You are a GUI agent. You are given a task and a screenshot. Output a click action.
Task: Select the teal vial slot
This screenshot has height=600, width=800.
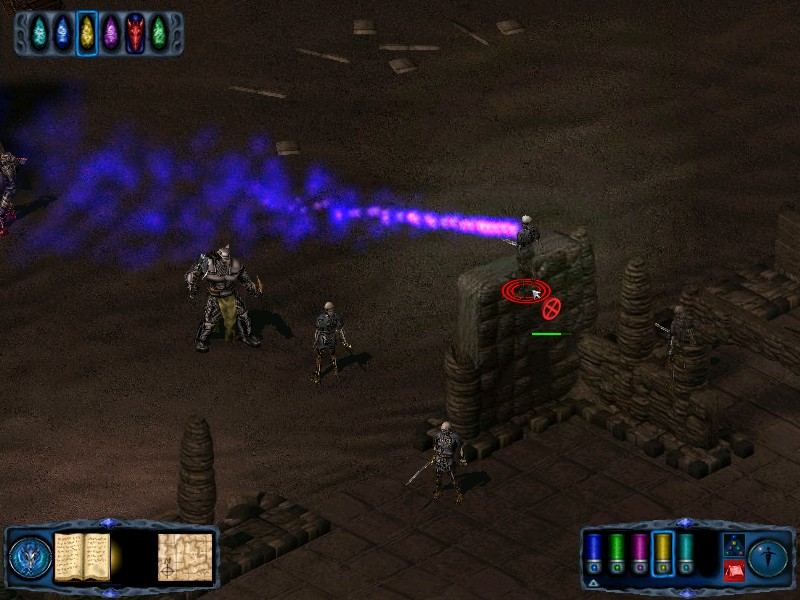tap(685, 553)
